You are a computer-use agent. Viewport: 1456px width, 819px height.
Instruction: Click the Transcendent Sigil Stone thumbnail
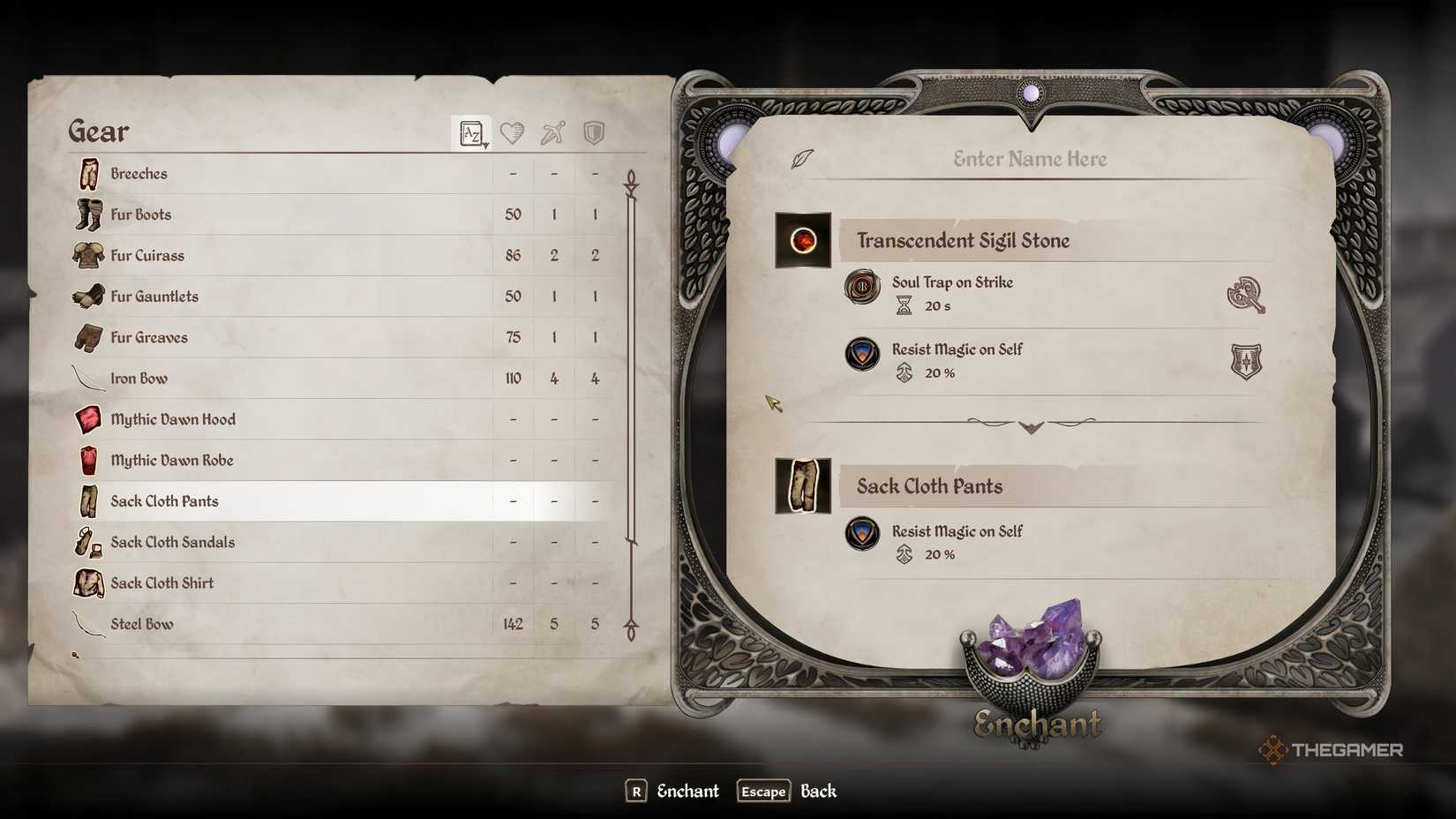802,239
